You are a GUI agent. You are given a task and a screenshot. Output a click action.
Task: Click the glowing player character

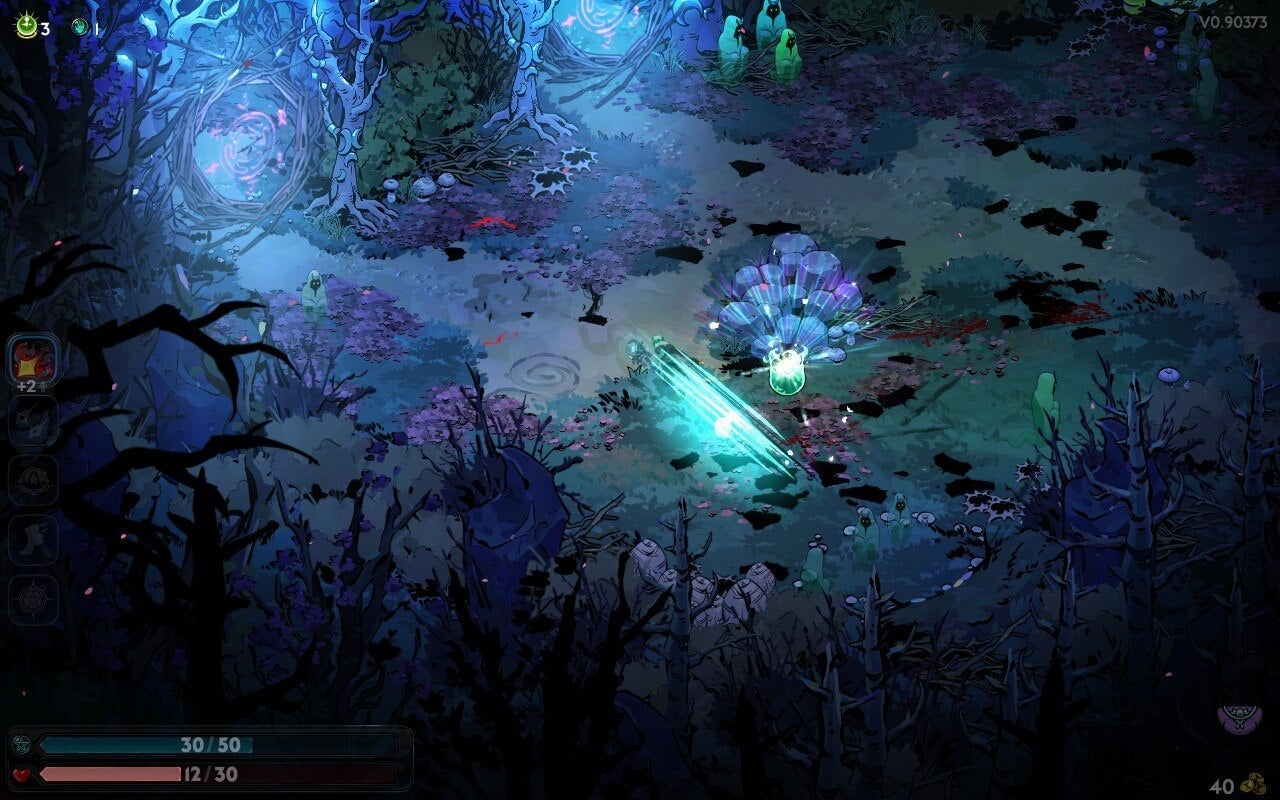[x=788, y=370]
